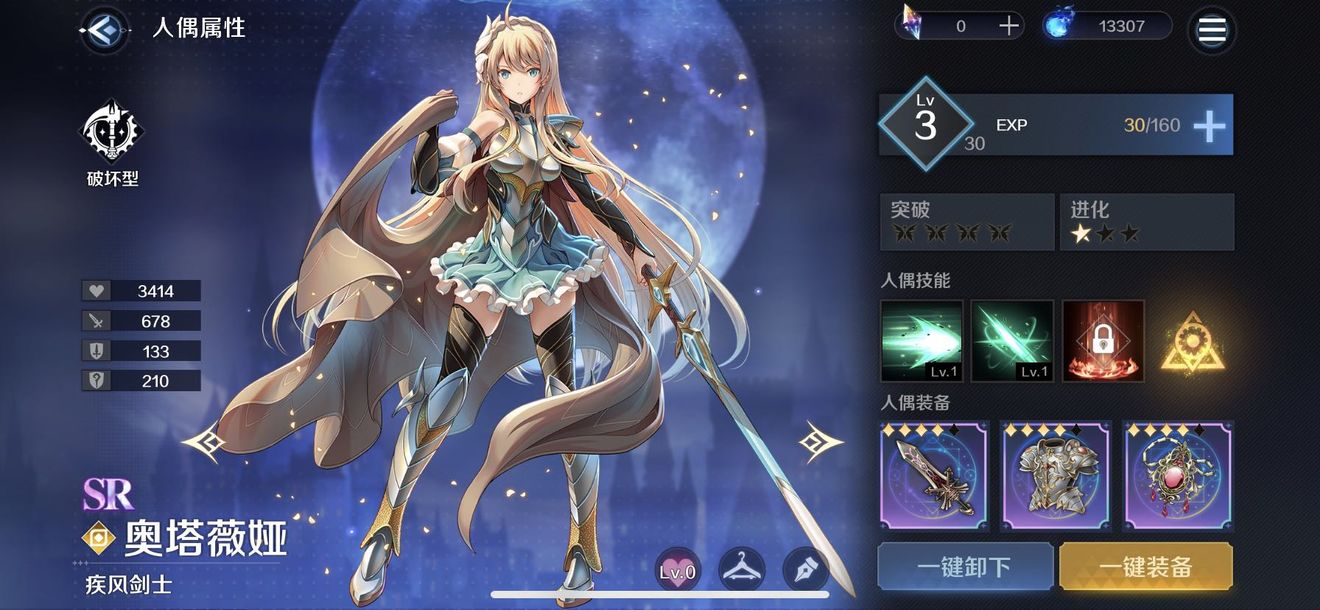Open the pen nib icon button
Image resolution: width=1320 pixels, height=610 pixels.
[x=805, y=570]
